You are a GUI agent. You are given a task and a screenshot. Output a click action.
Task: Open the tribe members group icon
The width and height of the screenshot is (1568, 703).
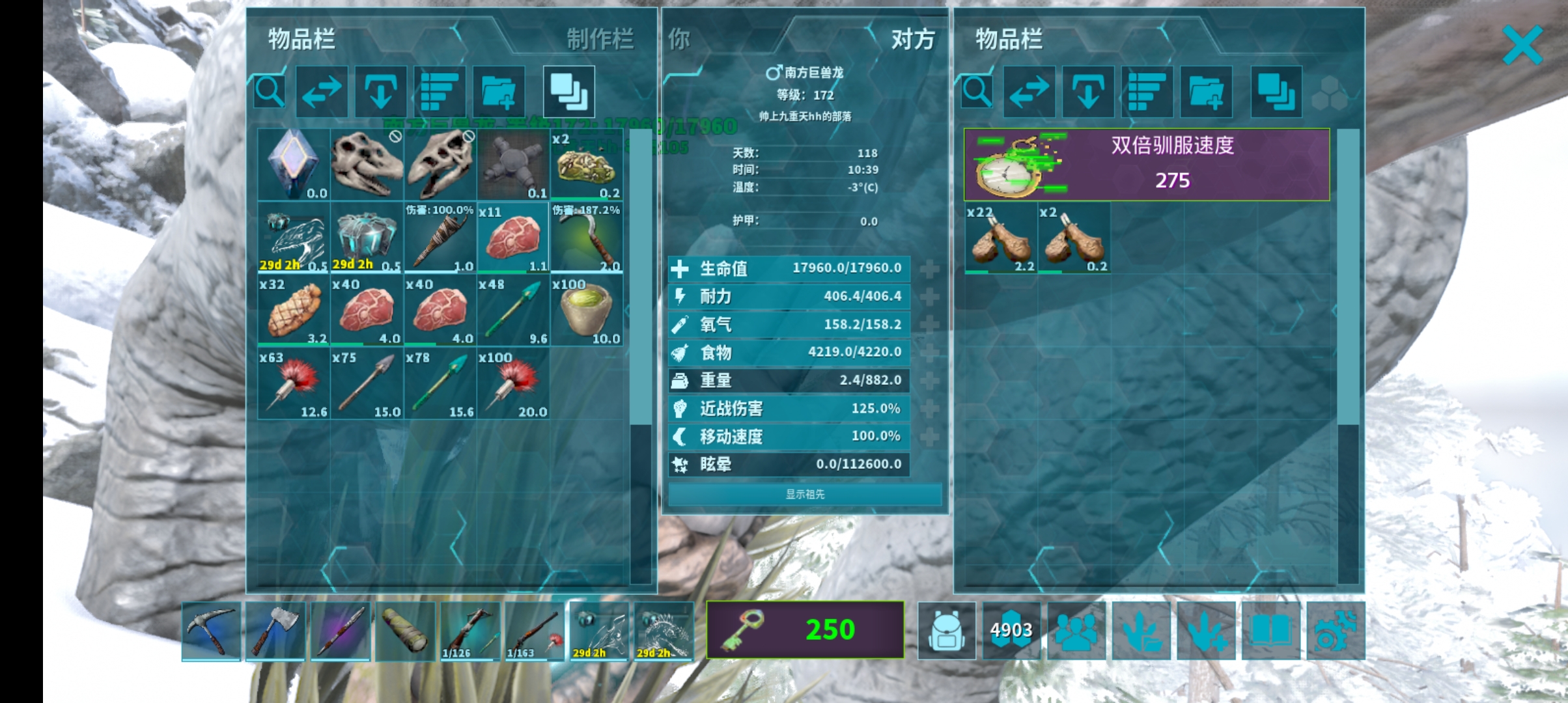[x=1076, y=631]
